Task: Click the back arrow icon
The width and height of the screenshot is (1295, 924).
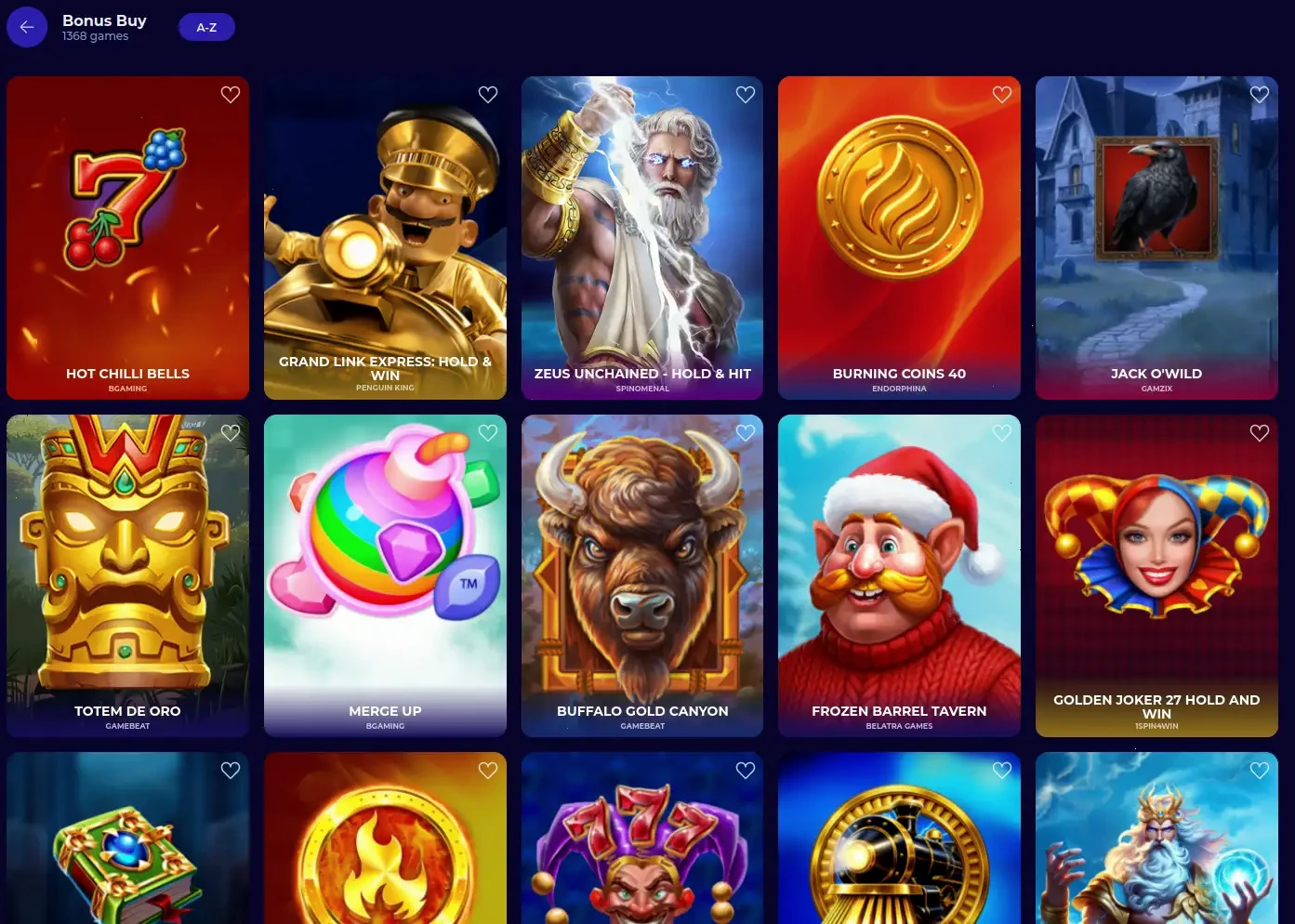Action: click(x=27, y=26)
